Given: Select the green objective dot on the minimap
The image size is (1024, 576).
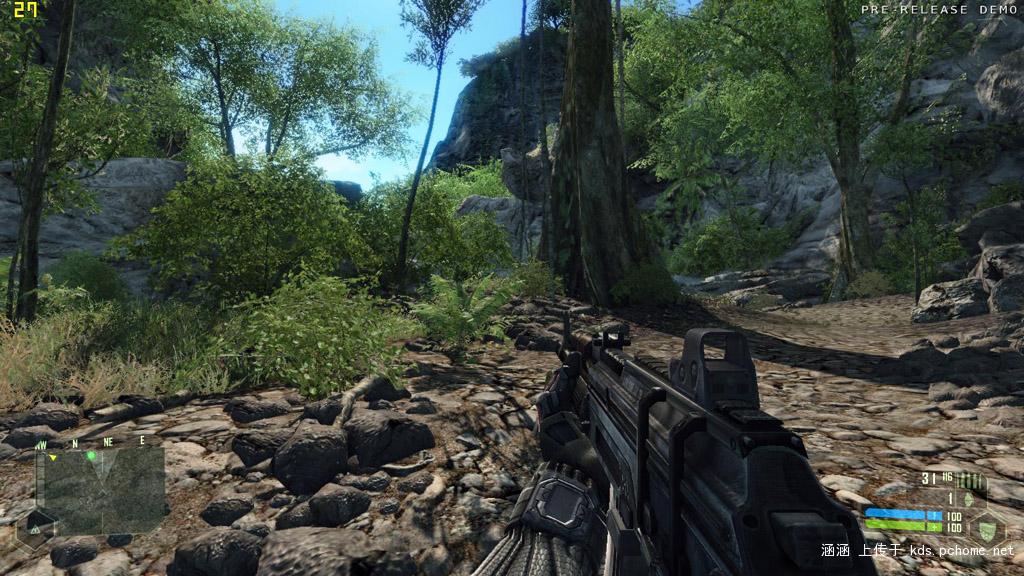Looking at the screenshot, I should pos(91,456).
